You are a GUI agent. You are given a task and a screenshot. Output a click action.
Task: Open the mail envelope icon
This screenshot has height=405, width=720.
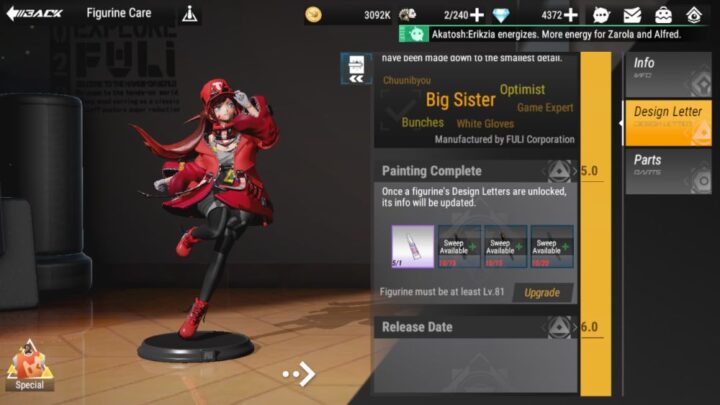pyautogui.click(x=632, y=15)
